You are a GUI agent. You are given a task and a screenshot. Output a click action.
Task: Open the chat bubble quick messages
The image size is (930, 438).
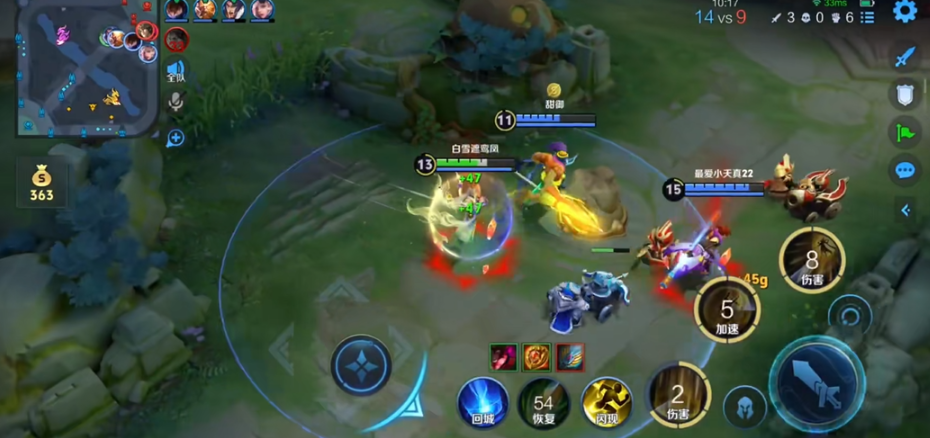905,170
